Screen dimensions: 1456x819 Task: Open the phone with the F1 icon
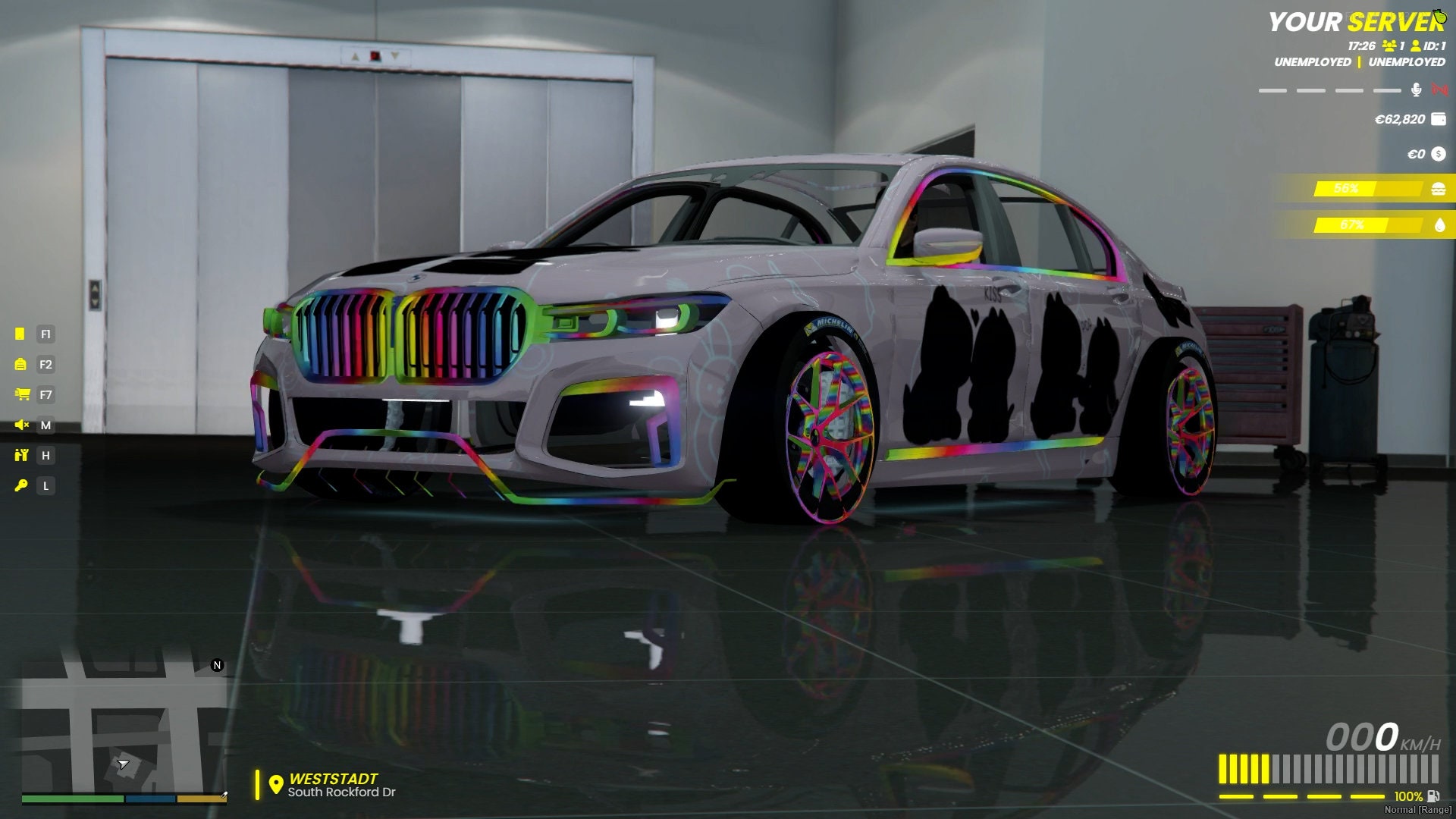[x=20, y=334]
